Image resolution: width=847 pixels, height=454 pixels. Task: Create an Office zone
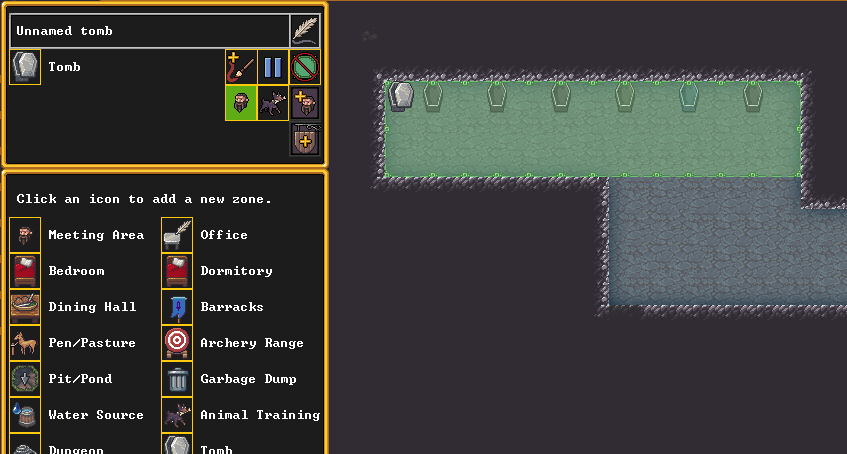[177, 235]
